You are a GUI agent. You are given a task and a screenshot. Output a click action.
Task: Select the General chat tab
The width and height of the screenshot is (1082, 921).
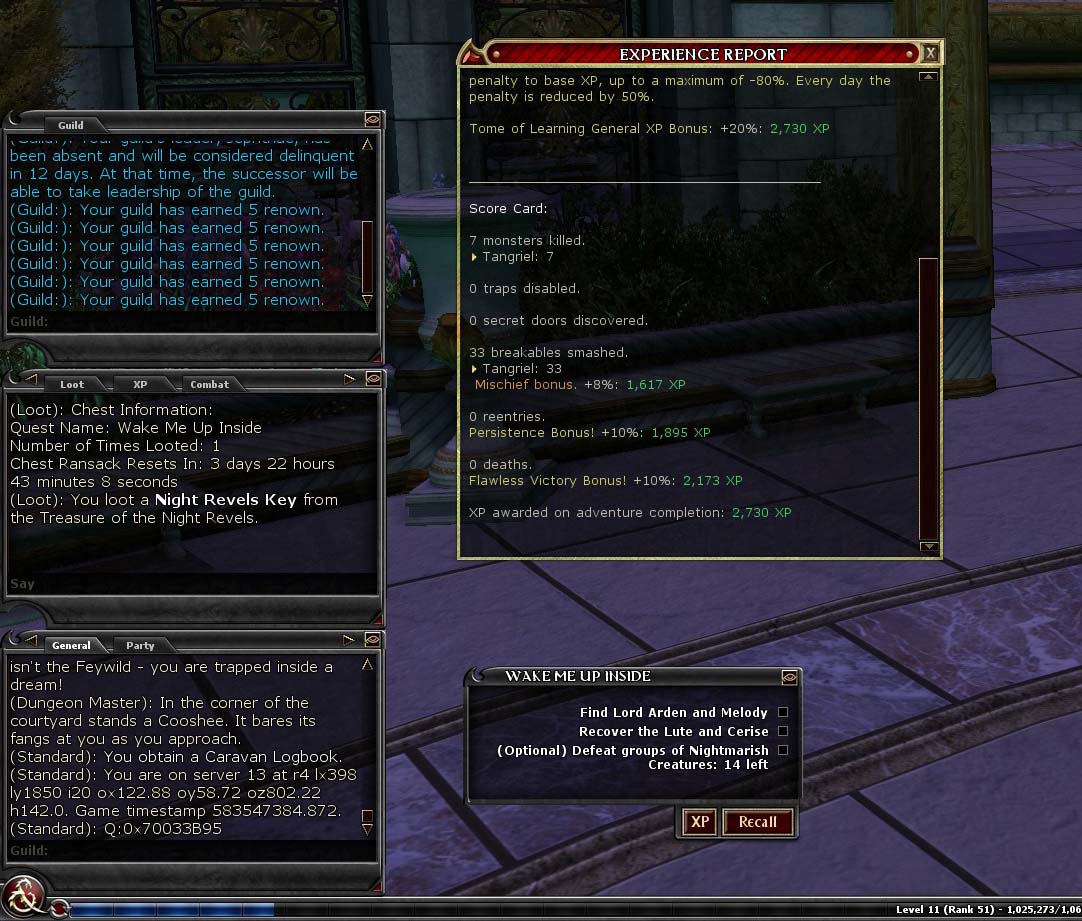pyautogui.click(x=71, y=645)
